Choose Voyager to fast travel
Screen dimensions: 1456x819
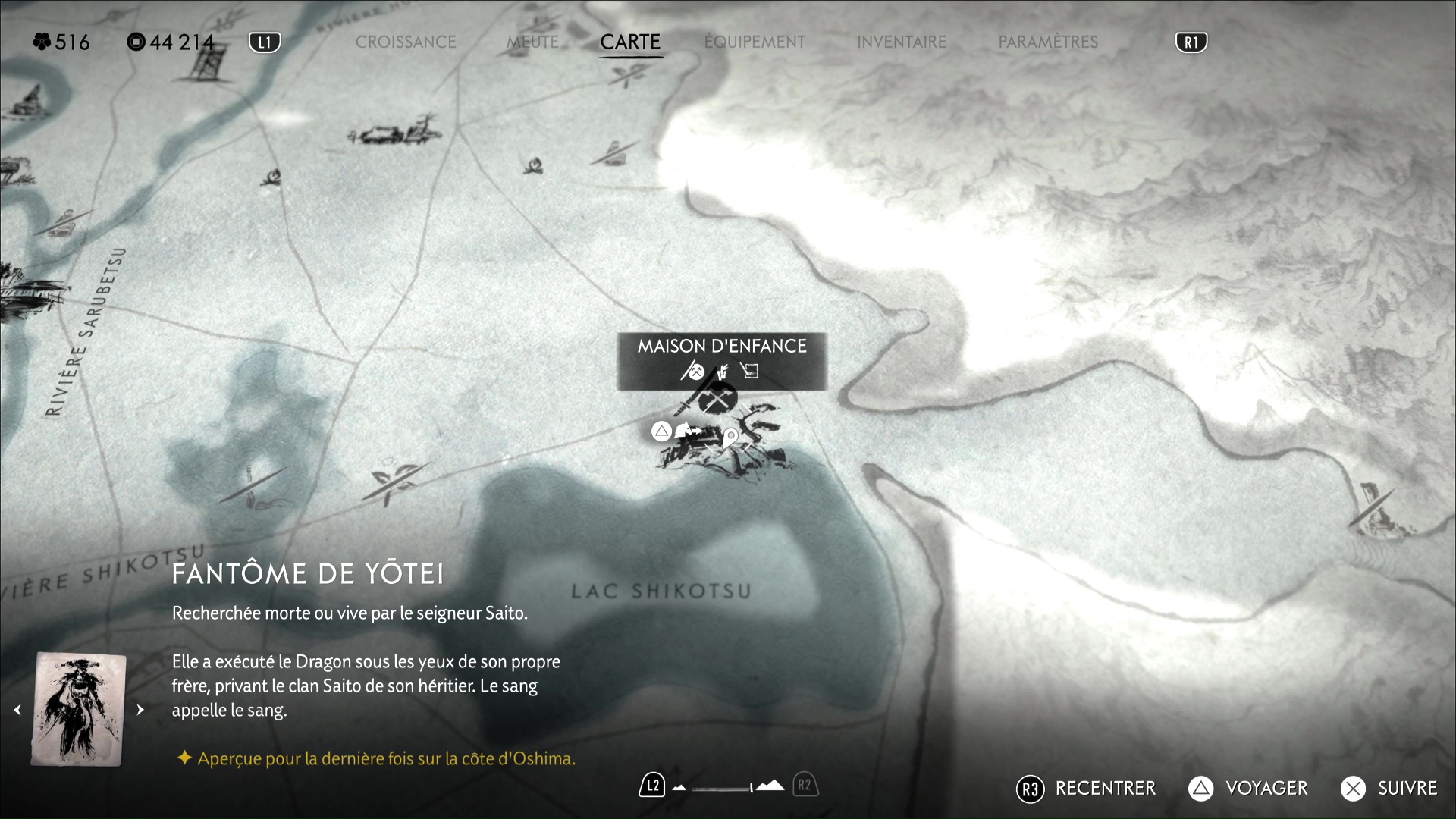coord(1248,789)
